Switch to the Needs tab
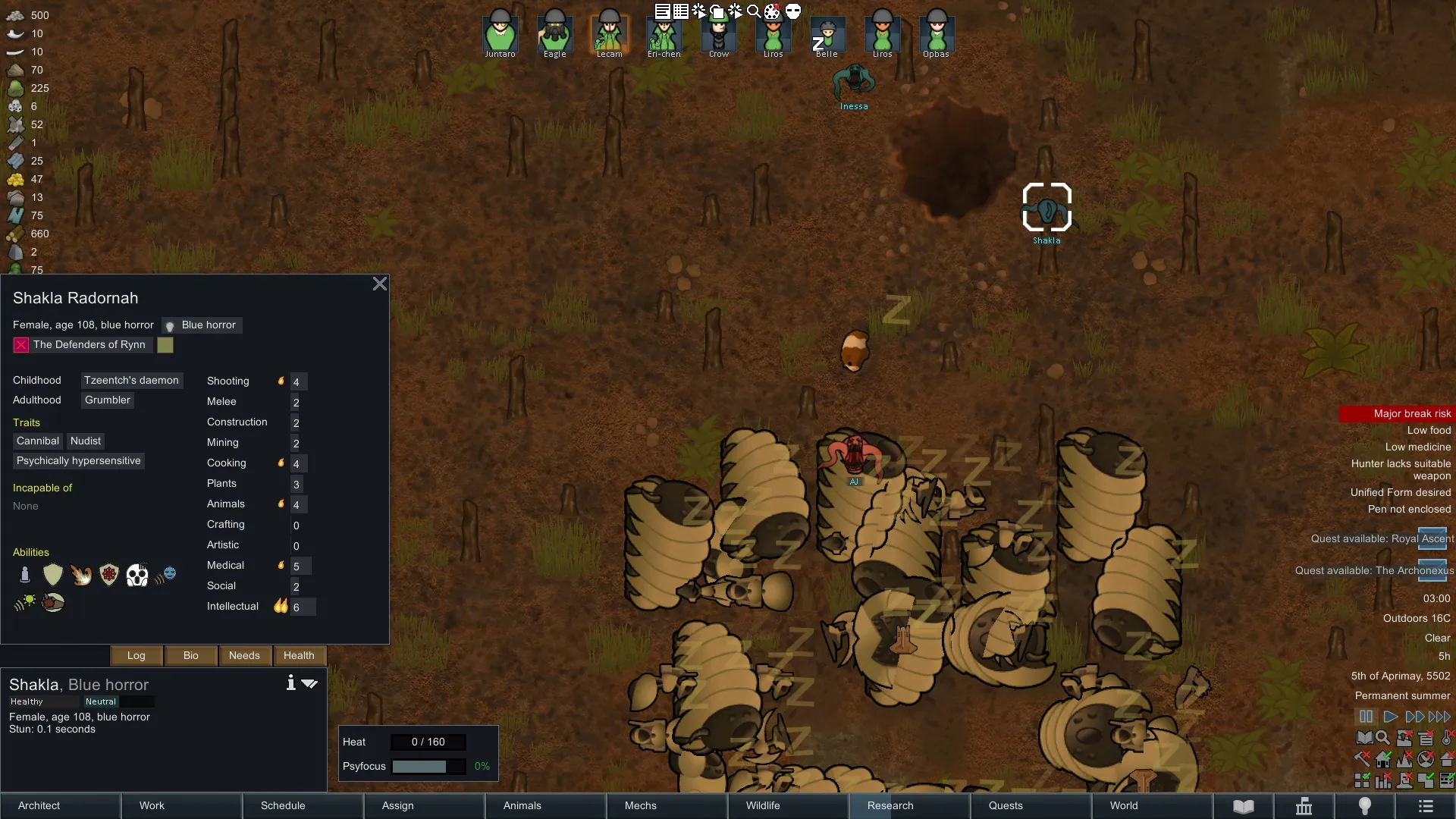 click(244, 655)
